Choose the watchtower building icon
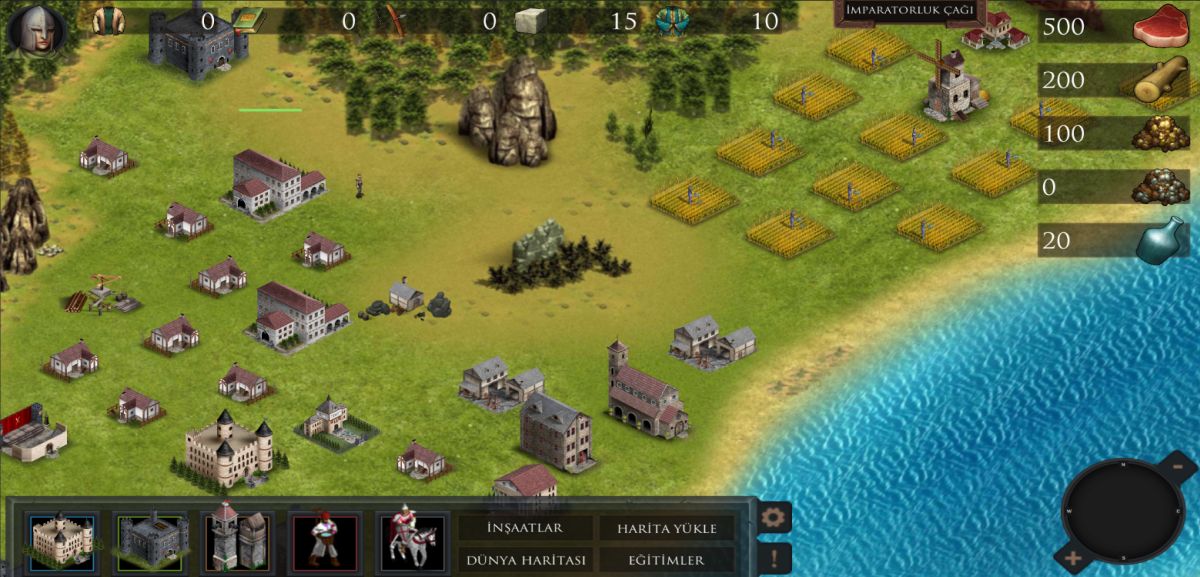The image size is (1200, 577). tap(238, 537)
